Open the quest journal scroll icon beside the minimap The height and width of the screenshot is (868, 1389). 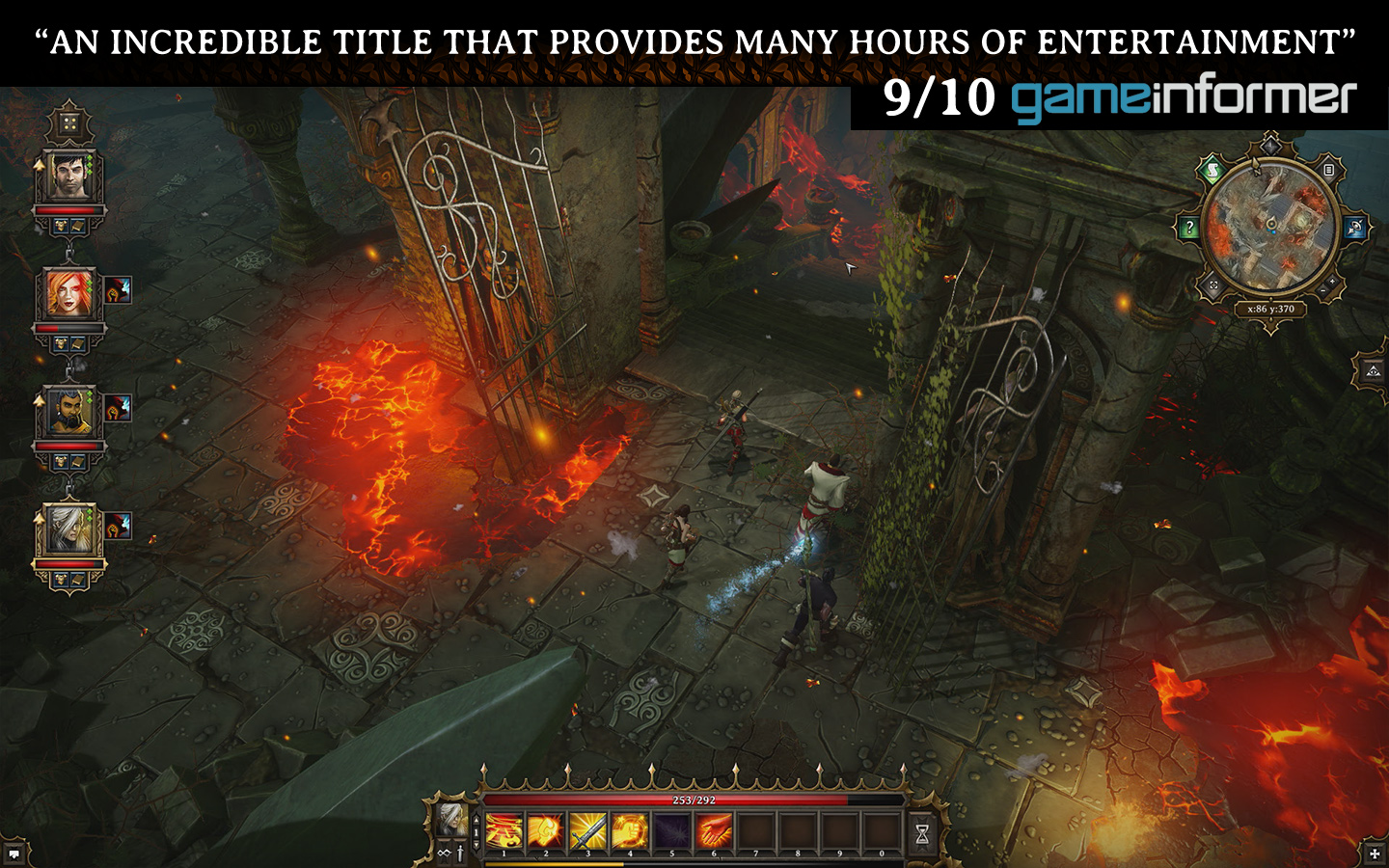tap(1213, 171)
